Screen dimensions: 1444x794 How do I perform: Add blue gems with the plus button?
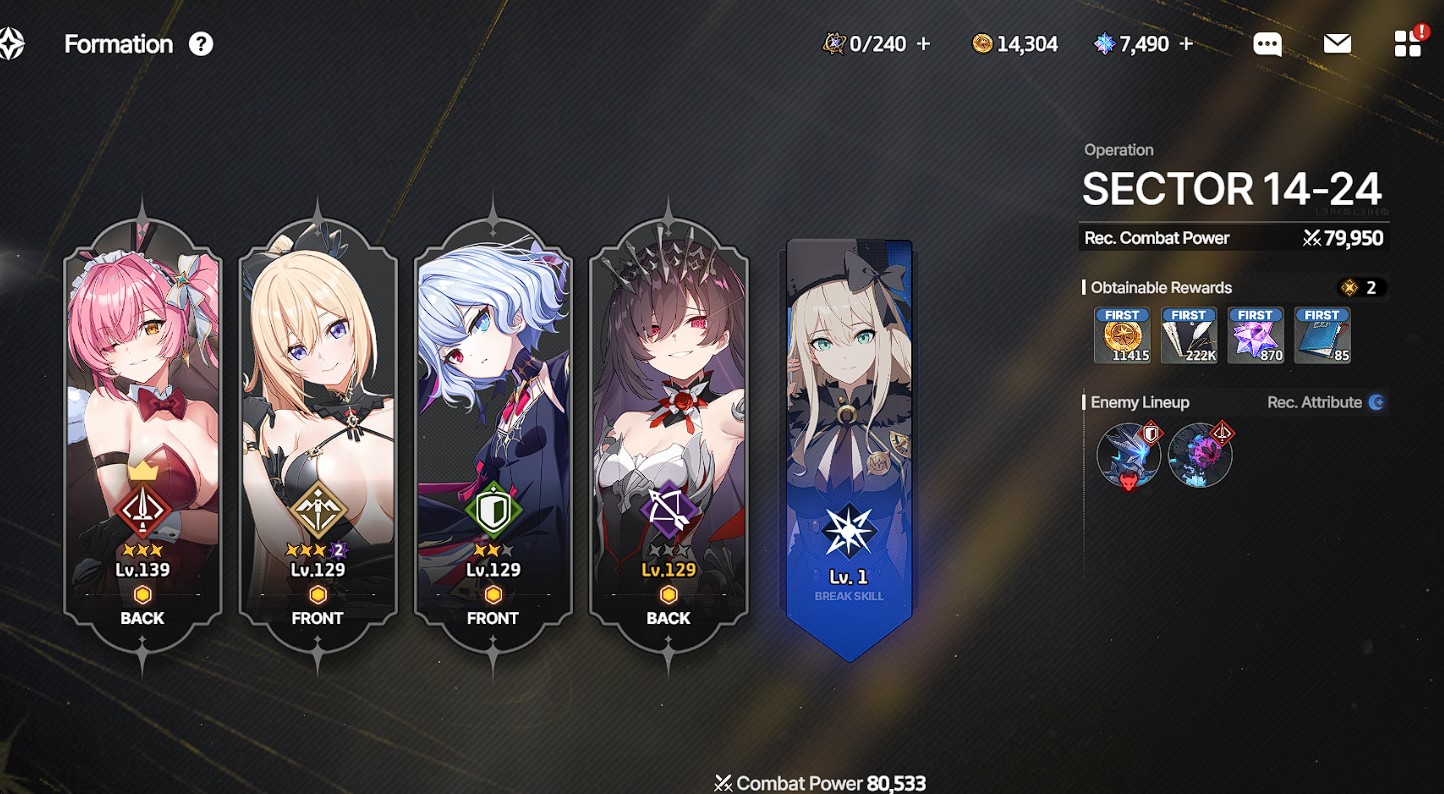(x=1186, y=44)
